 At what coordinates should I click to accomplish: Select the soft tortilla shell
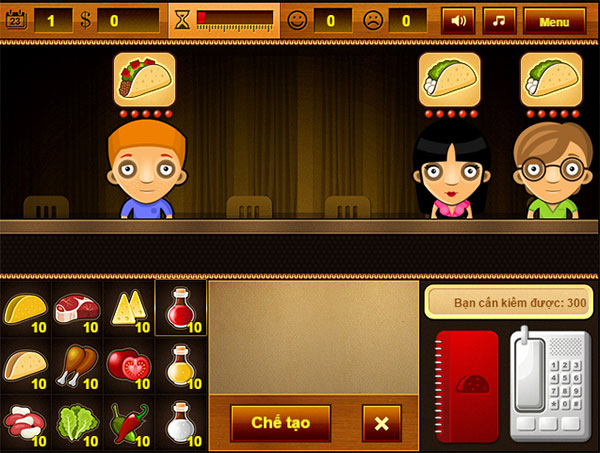24,363
